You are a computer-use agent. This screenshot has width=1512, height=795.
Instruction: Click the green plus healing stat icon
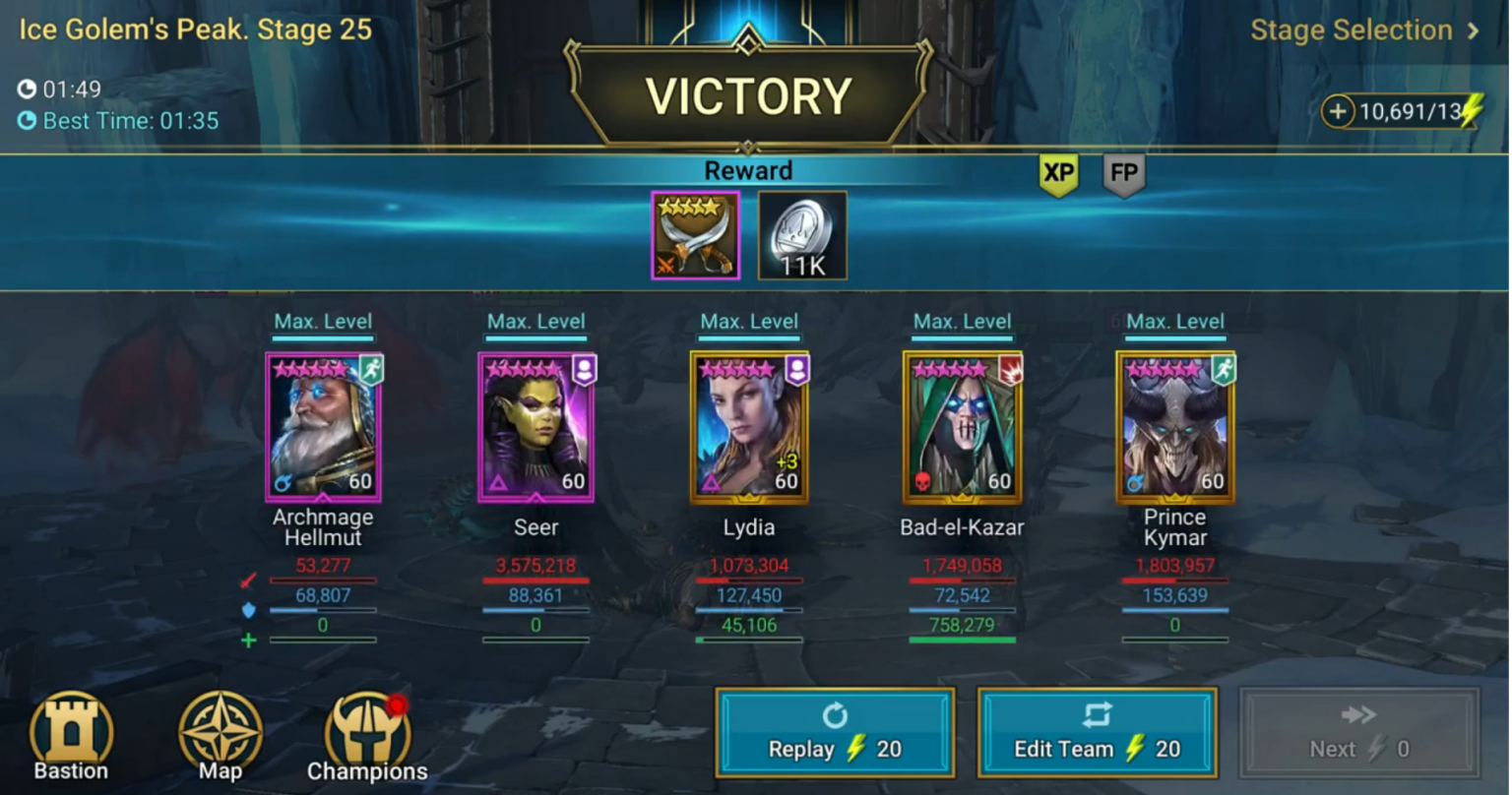click(248, 641)
